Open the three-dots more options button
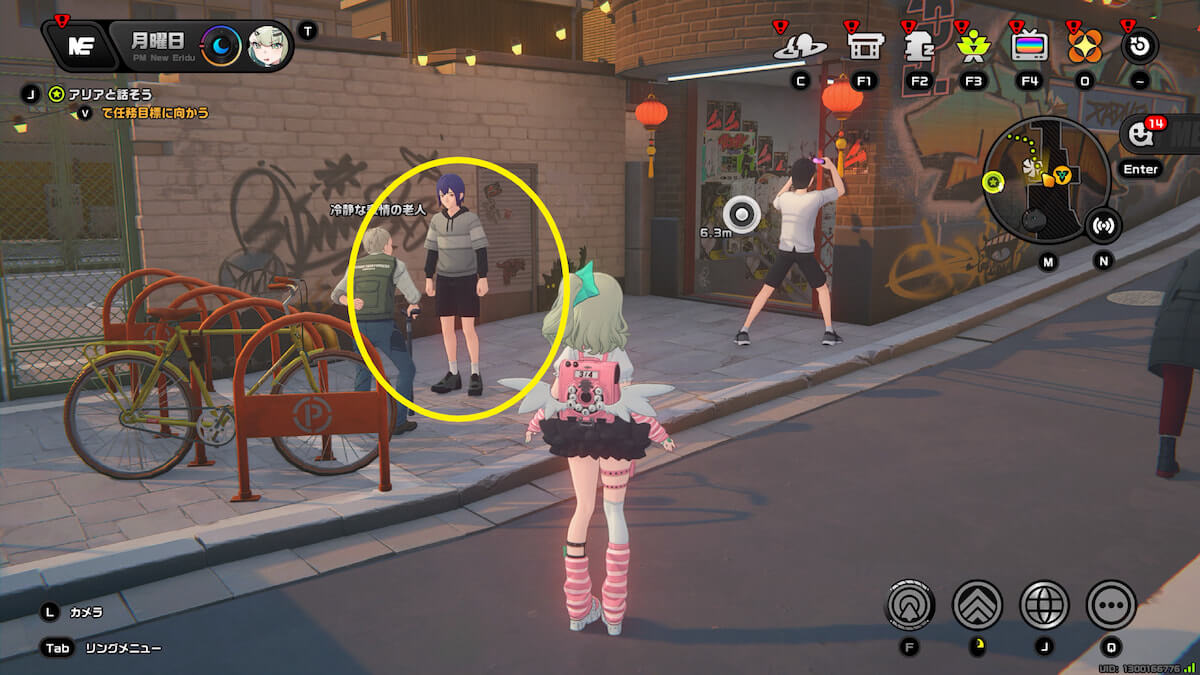 point(1111,604)
